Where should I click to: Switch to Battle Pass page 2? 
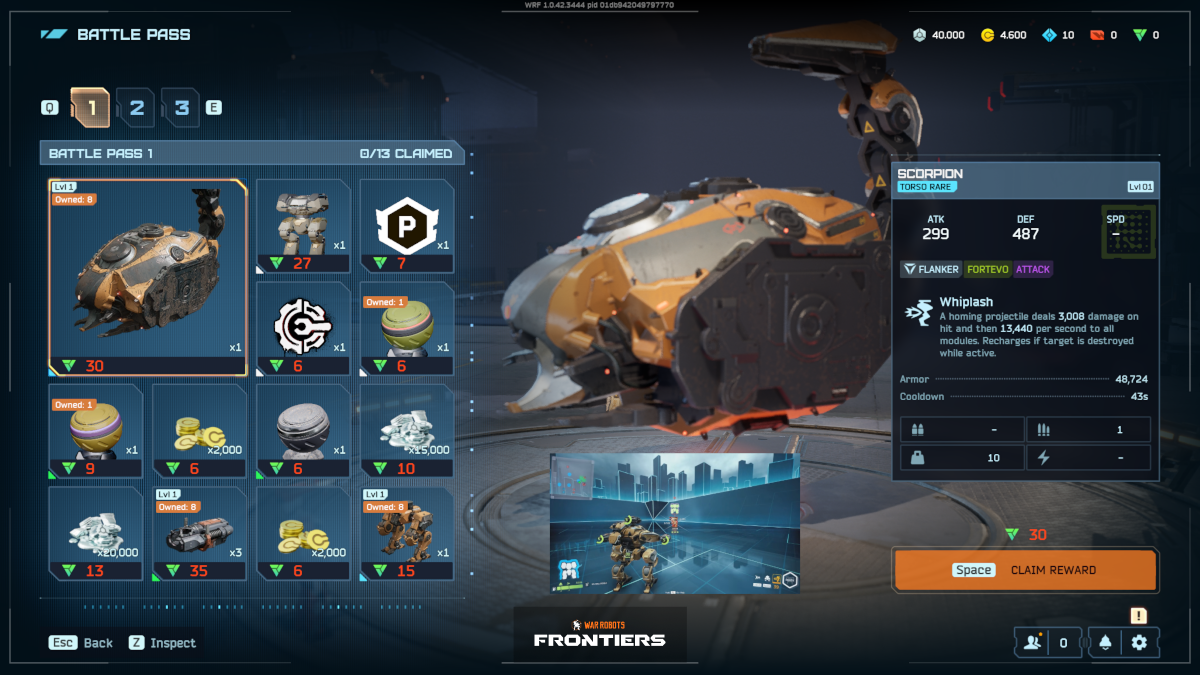136,107
